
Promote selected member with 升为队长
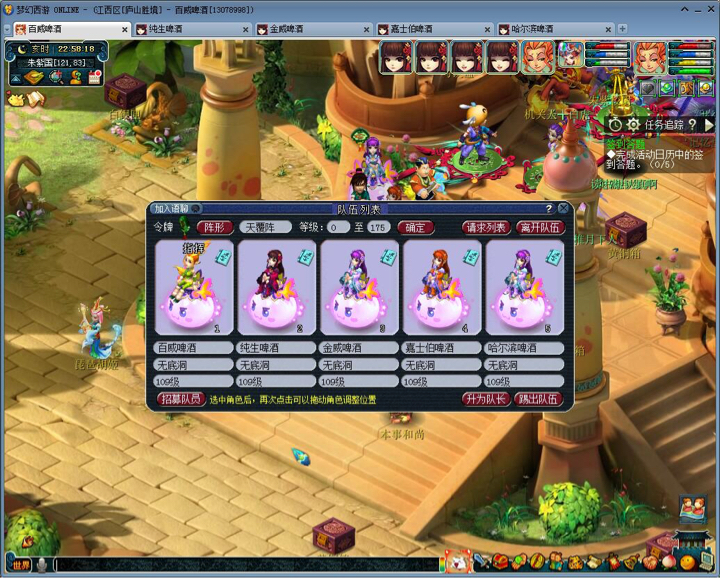(486, 399)
